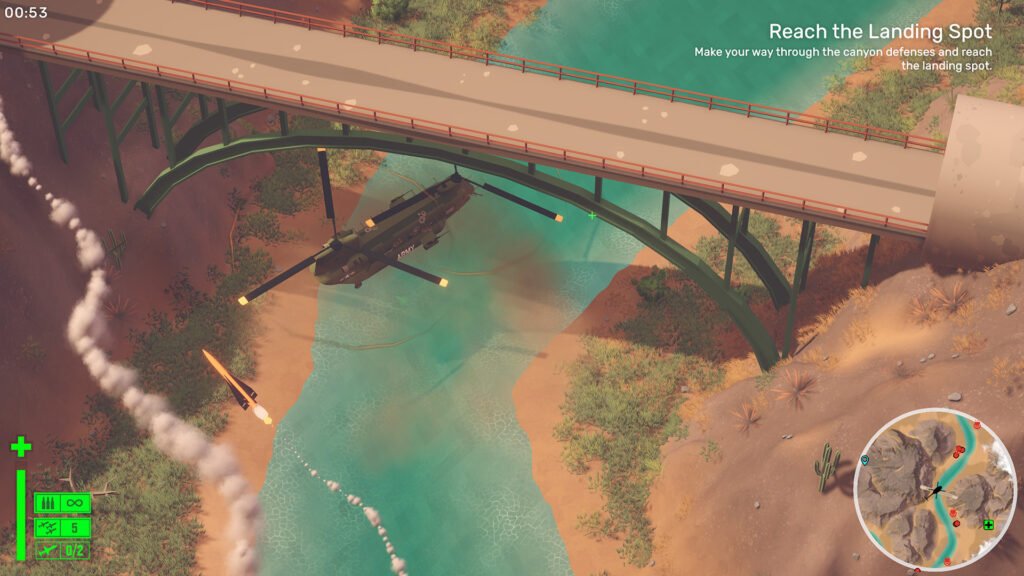Select the guided missile weapon slot
This screenshot has height=576, width=1024.
point(62,550)
